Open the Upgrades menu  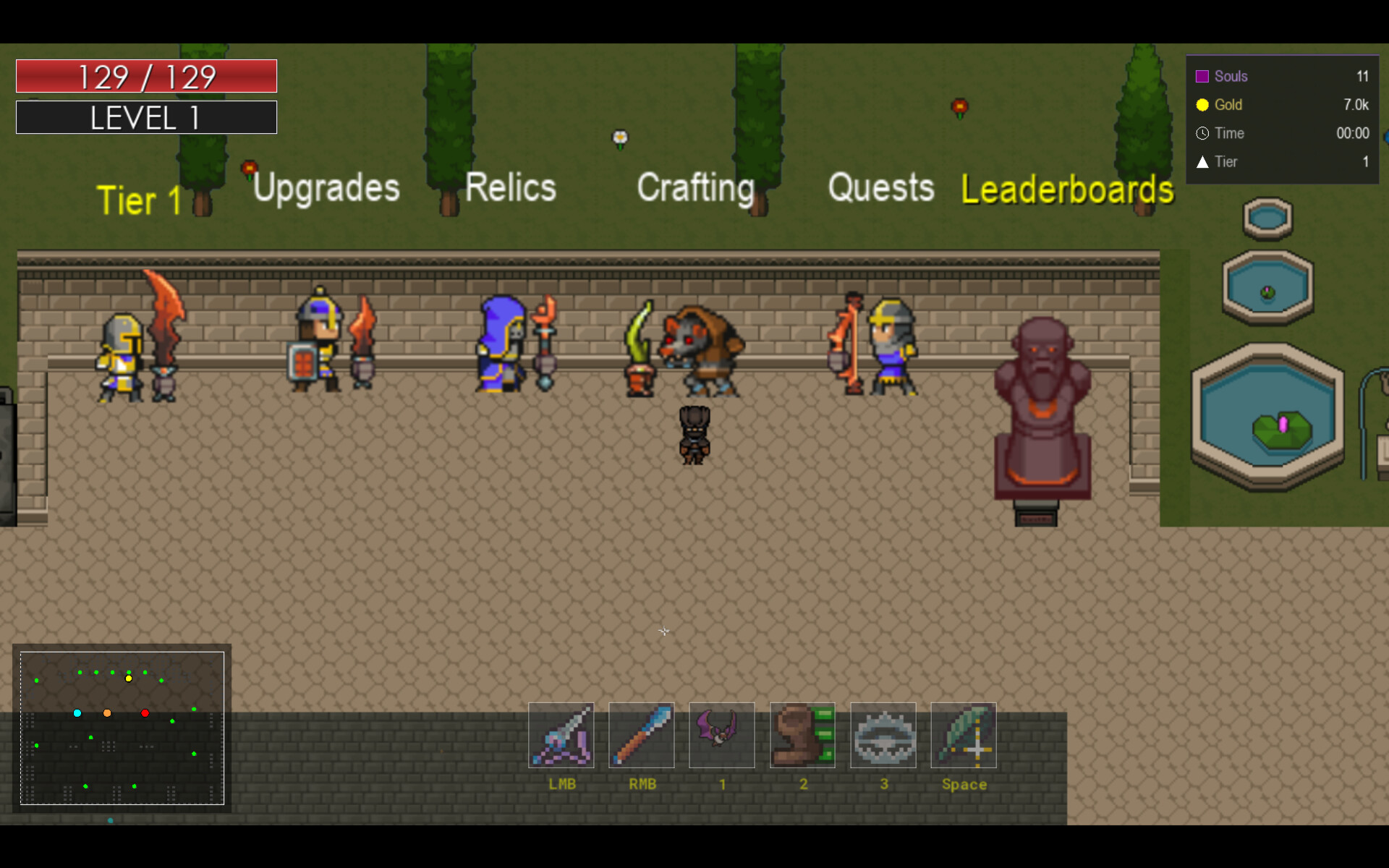[326, 188]
